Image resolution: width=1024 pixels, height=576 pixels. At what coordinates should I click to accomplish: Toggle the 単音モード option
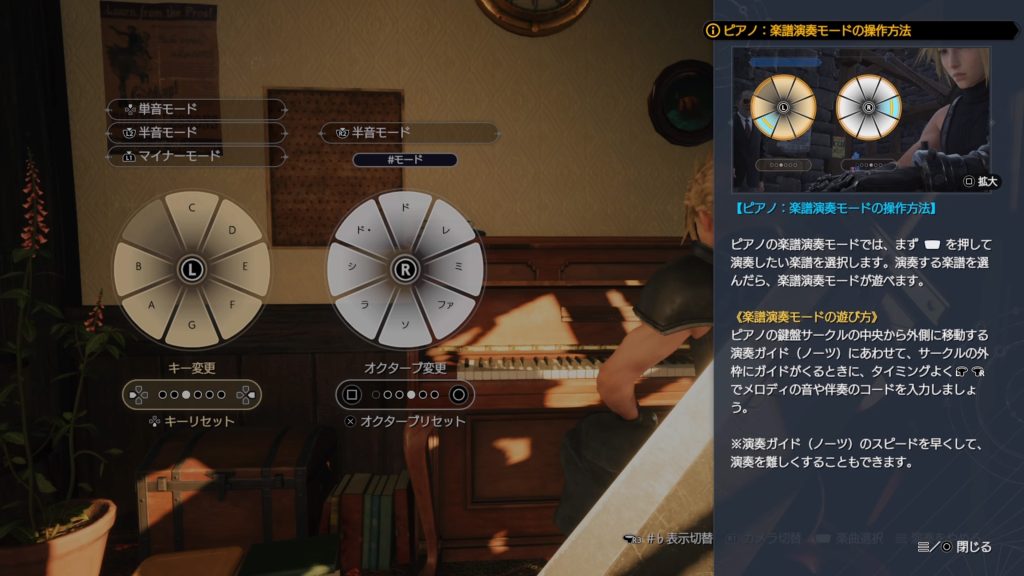(x=196, y=109)
